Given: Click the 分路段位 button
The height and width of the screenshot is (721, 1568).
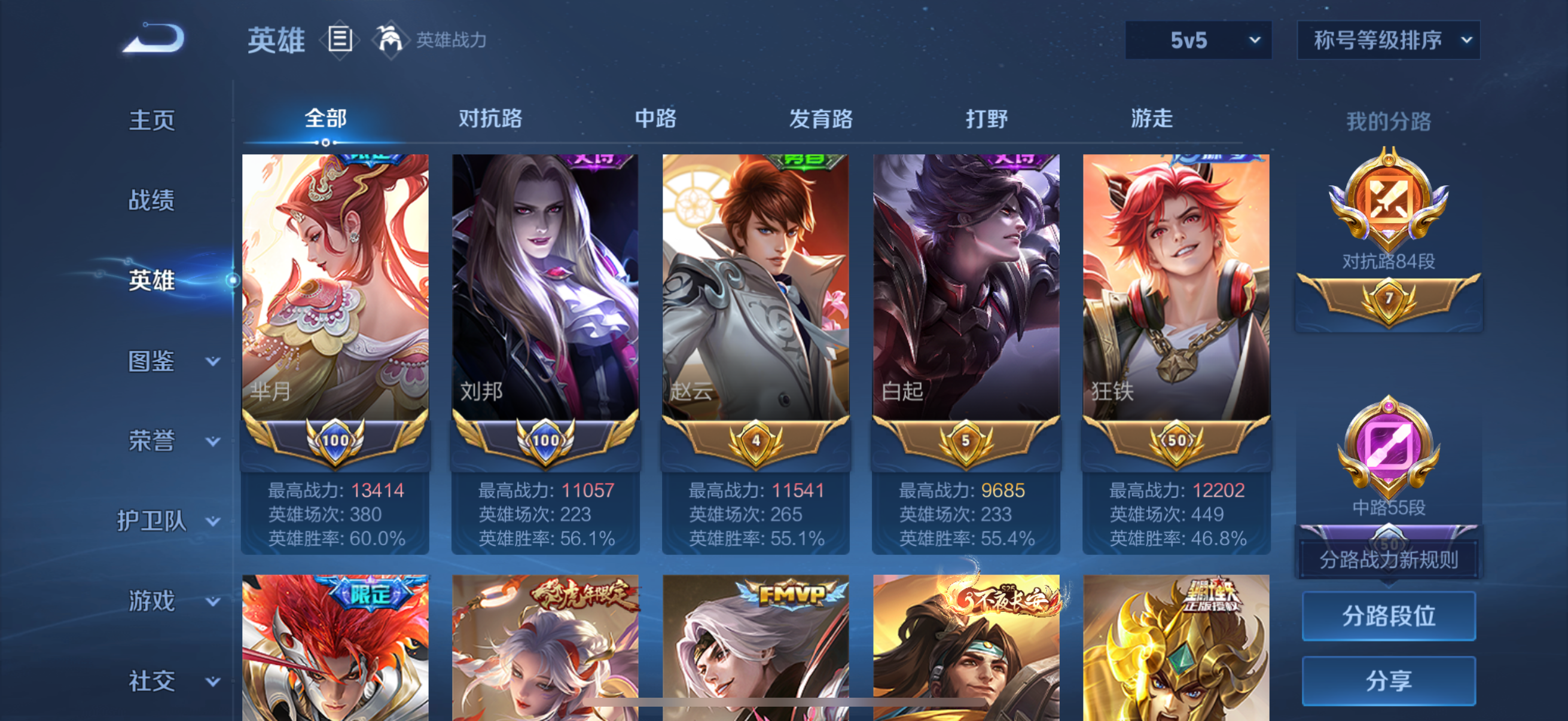Looking at the screenshot, I should tap(1390, 616).
